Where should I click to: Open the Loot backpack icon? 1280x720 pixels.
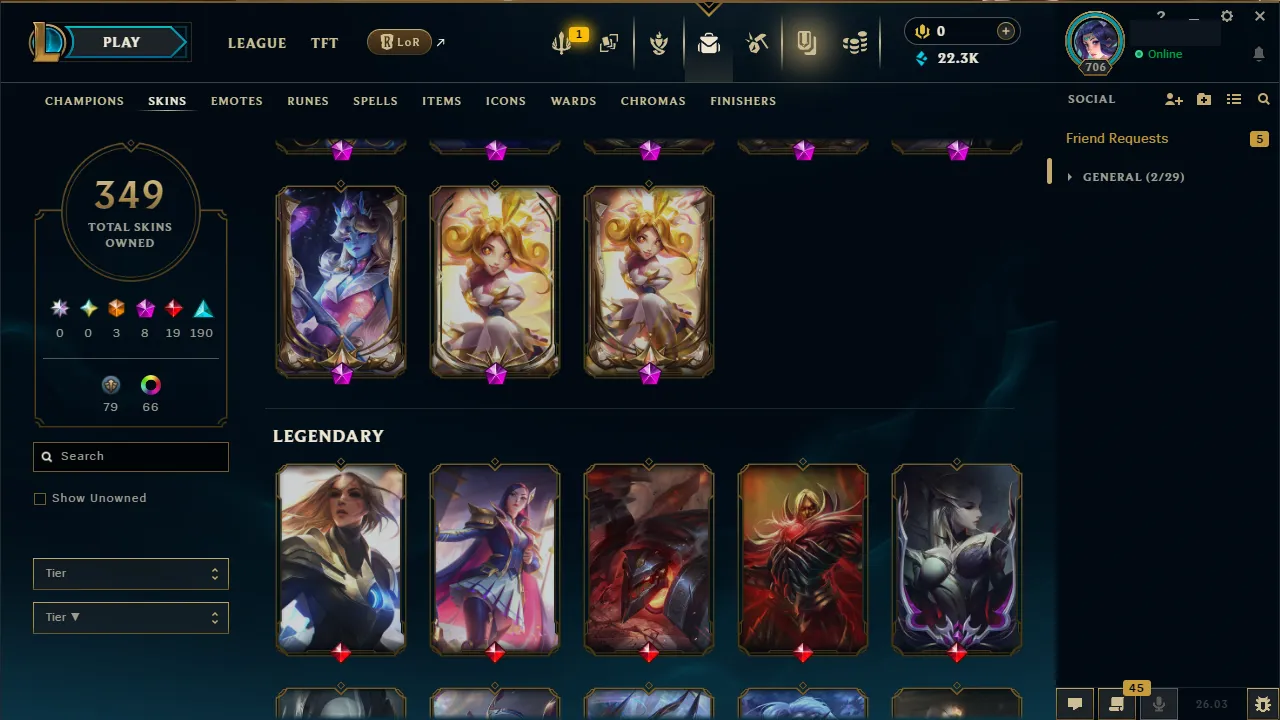coord(708,43)
